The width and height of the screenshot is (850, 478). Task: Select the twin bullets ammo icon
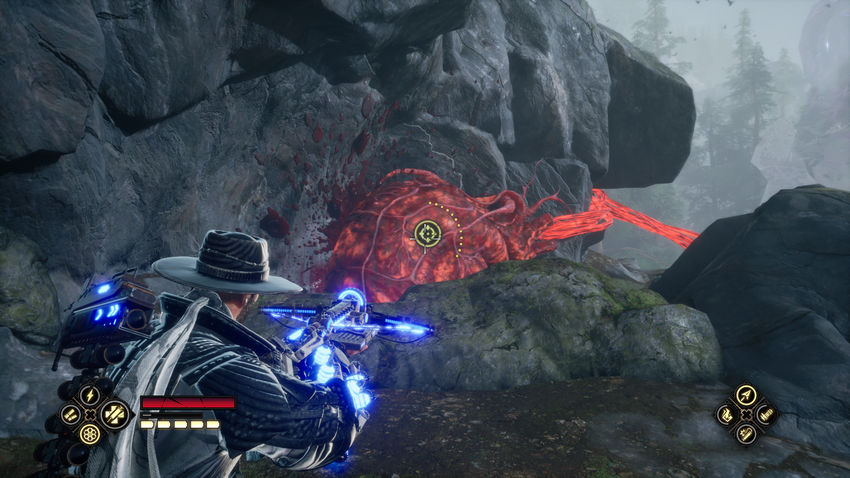(70, 413)
